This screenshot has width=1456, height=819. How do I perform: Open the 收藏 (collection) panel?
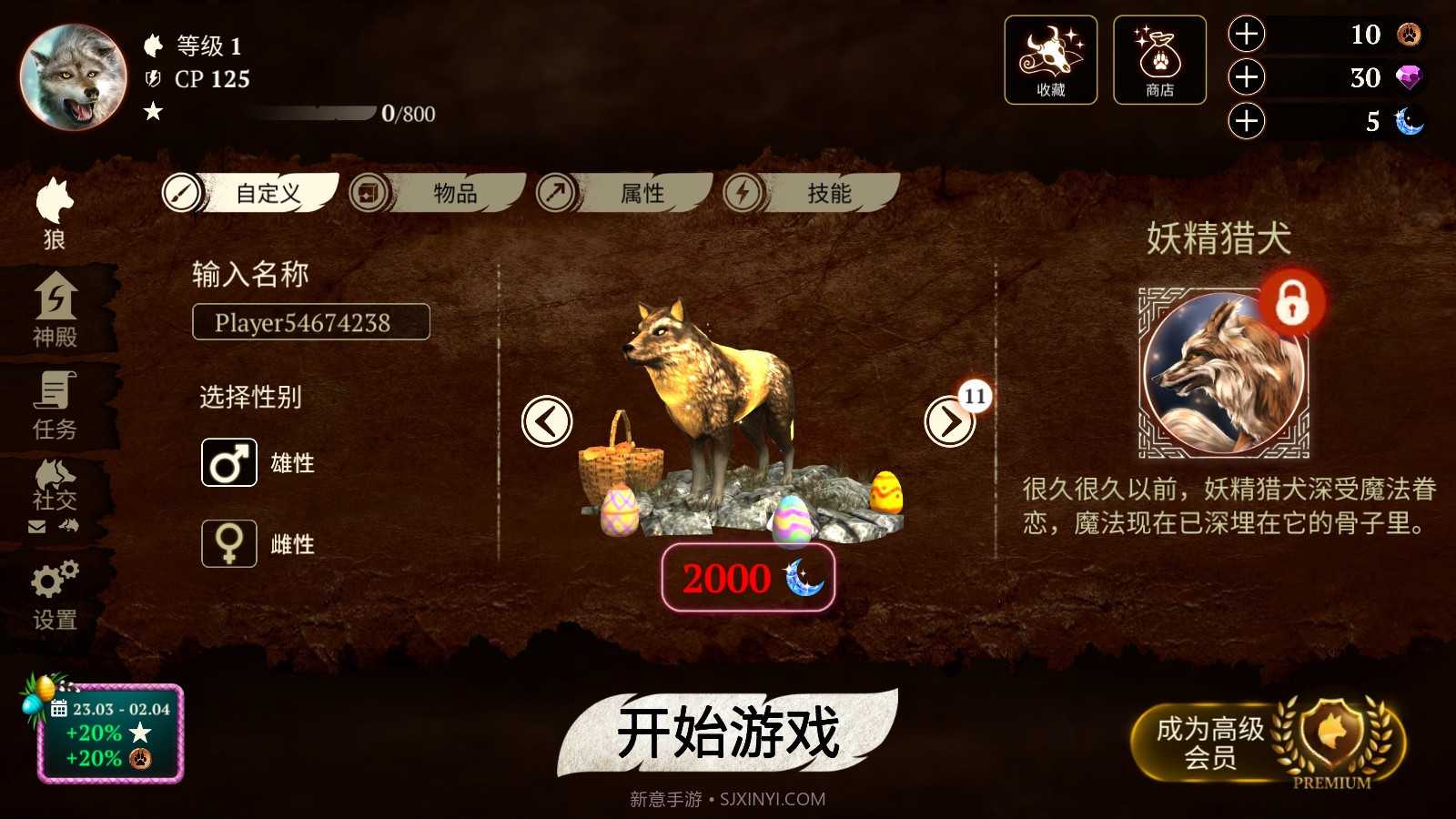click(1050, 59)
